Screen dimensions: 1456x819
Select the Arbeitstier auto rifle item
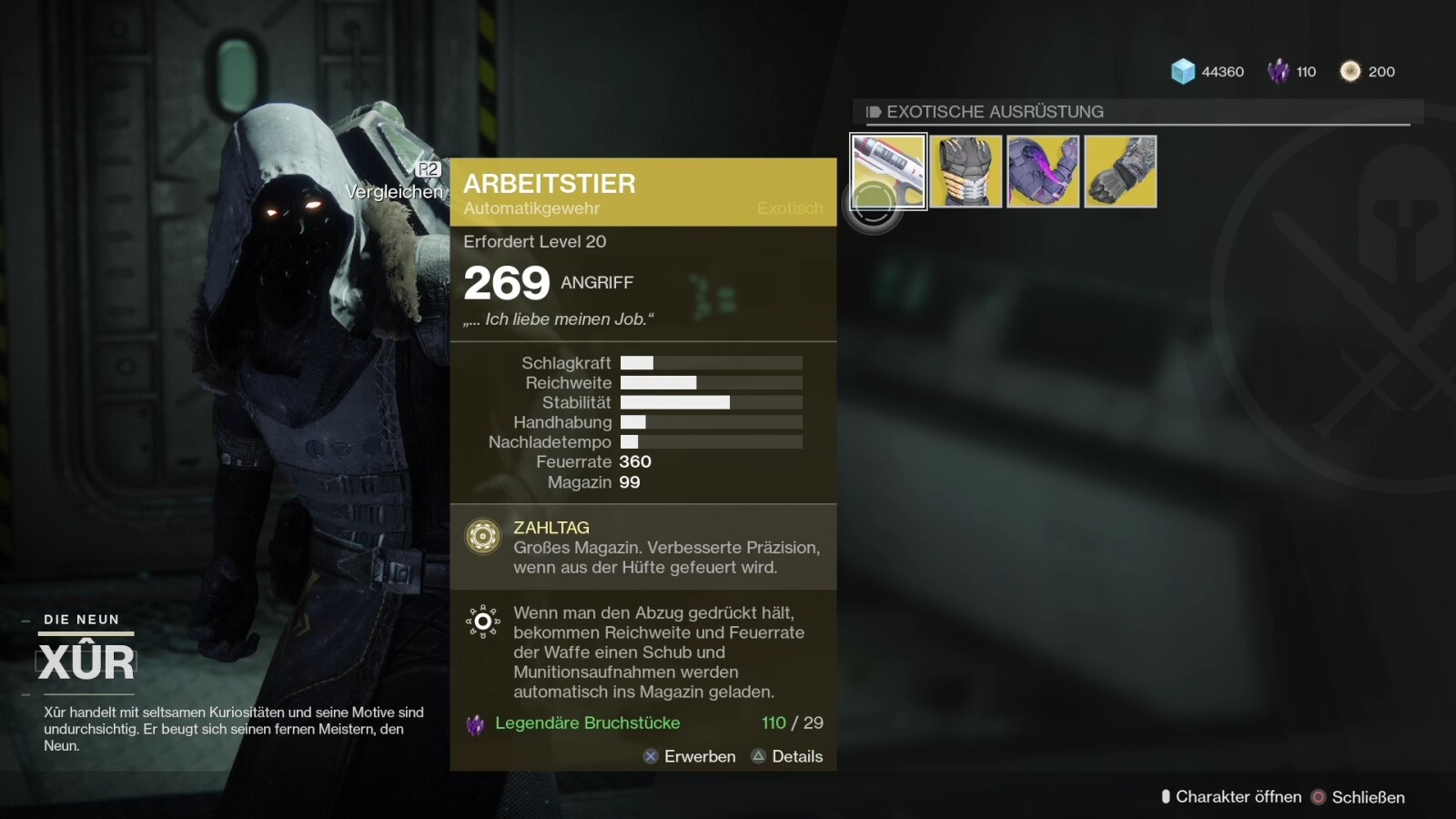pyautogui.click(x=888, y=171)
